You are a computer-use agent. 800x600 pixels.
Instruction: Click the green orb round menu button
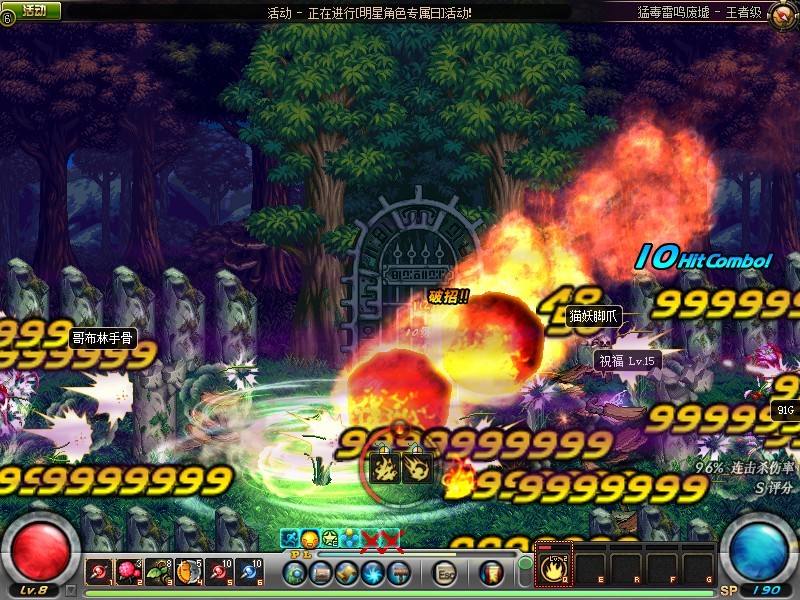pyautogui.click(x=295, y=573)
